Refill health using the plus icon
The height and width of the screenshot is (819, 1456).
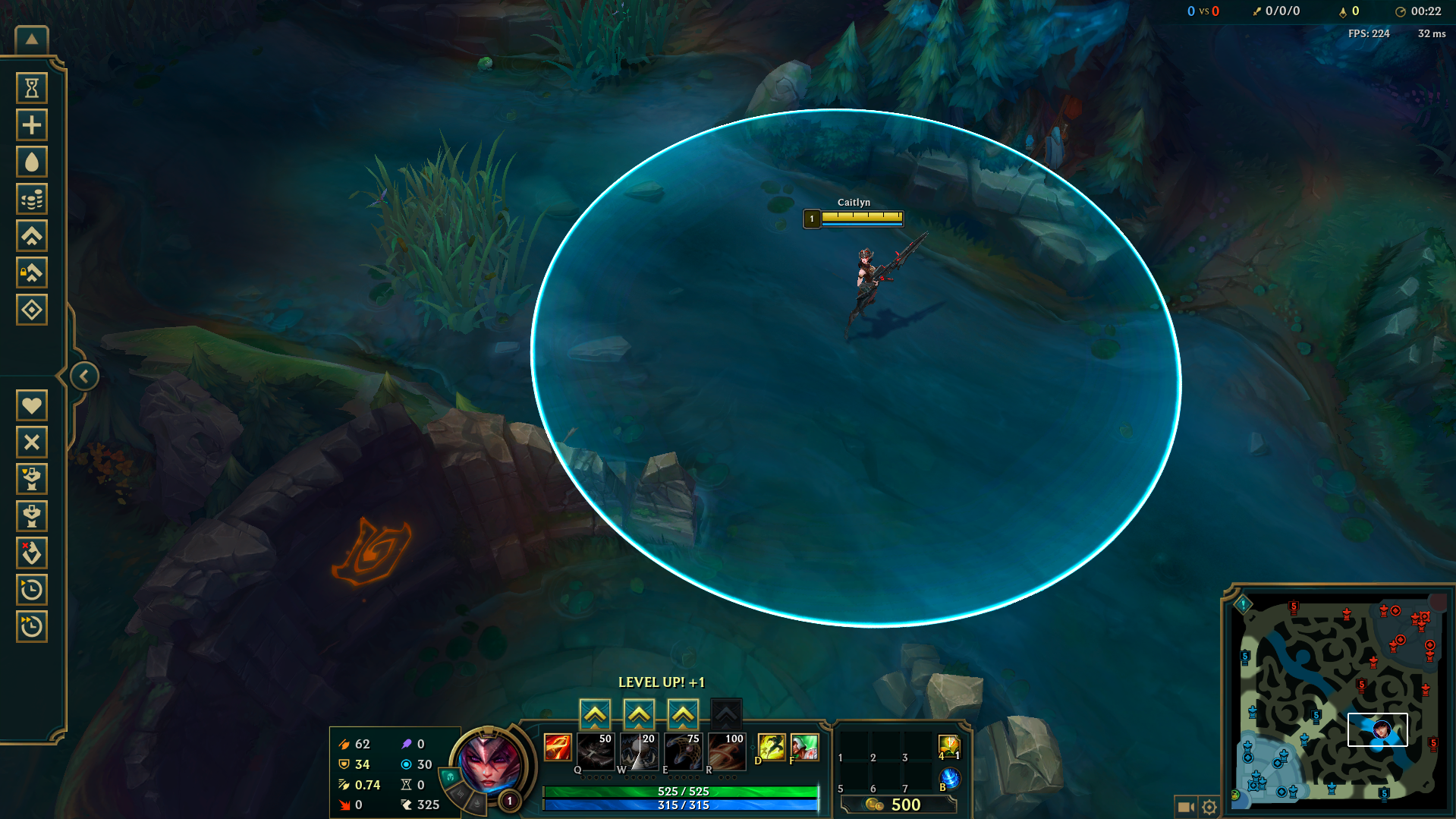pyautogui.click(x=32, y=124)
